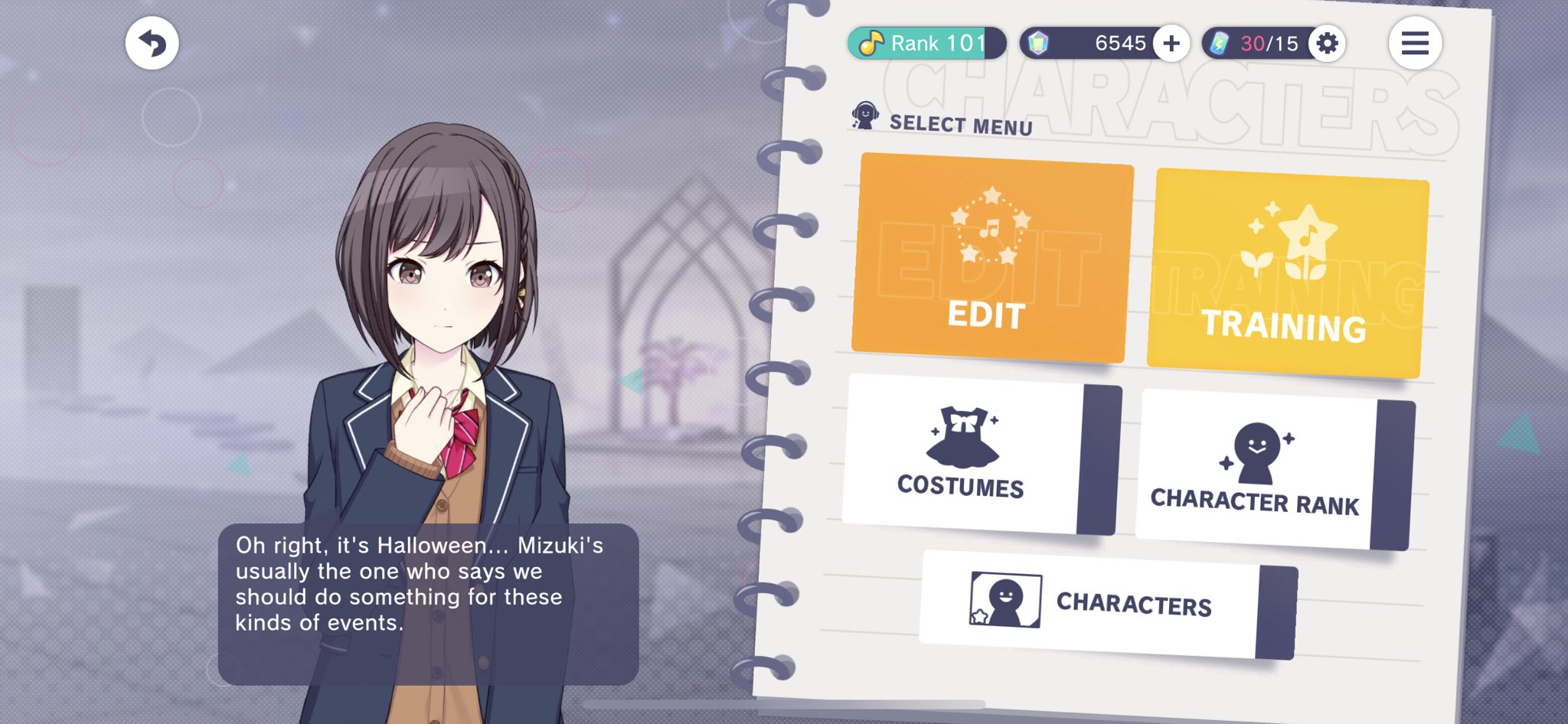Tap the player Rank 101 badge
Image resolution: width=1568 pixels, height=724 pixels.
tap(926, 43)
